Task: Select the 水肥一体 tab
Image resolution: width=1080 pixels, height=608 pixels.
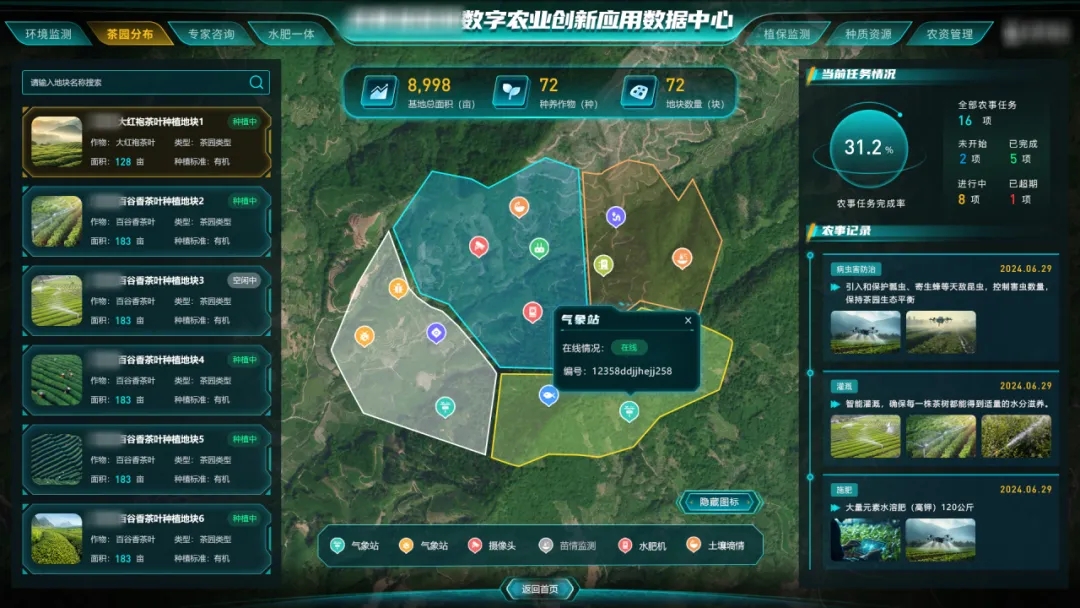Action: click(291, 34)
